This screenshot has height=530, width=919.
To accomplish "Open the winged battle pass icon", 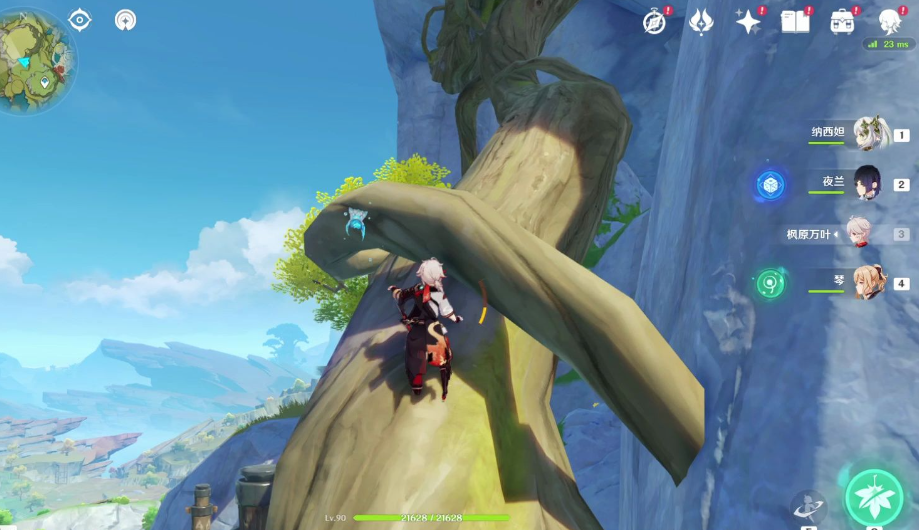I will pyautogui.click(x=701, y=22).
